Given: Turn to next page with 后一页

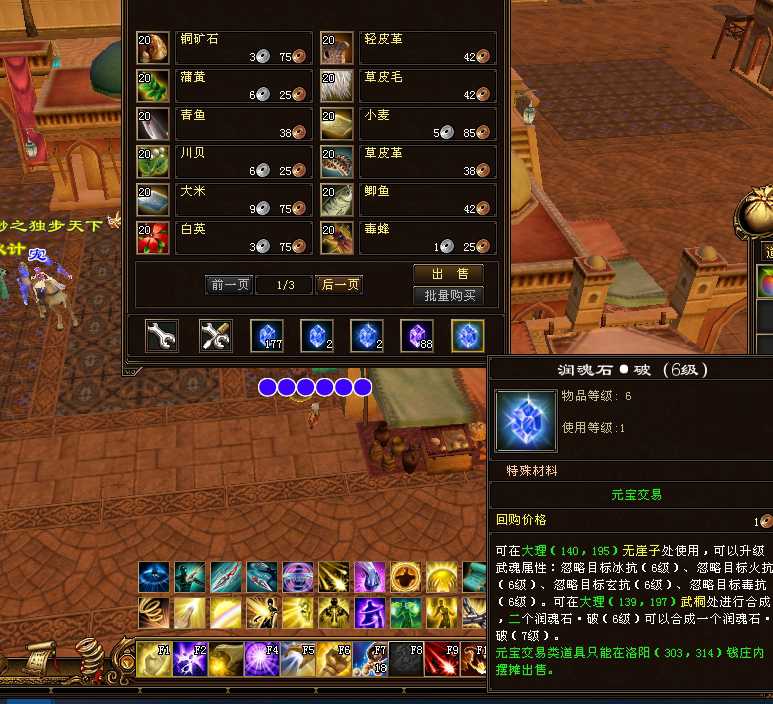Looking at the screenshot, I should 339,285.
